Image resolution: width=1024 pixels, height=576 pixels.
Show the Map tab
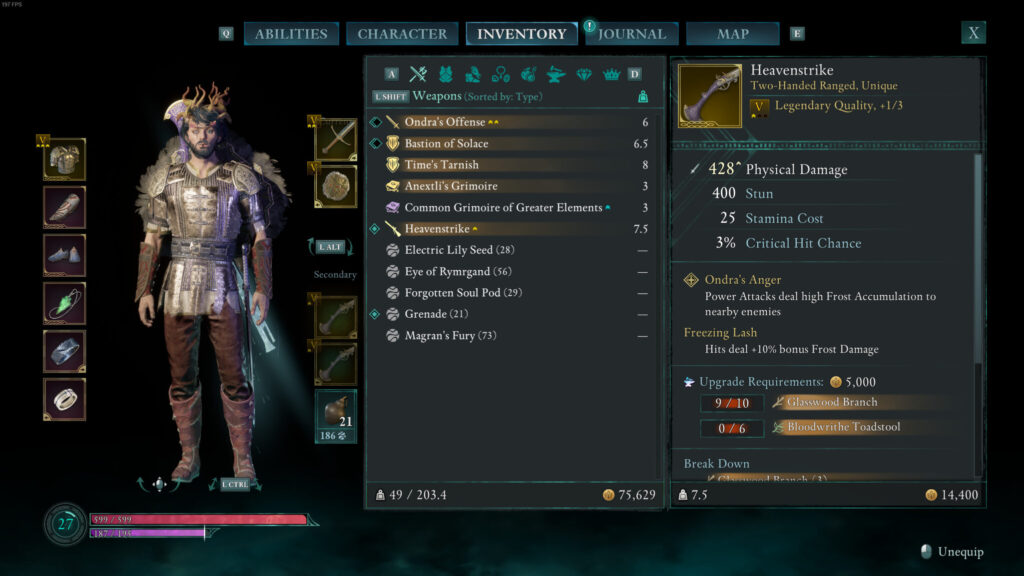point(732,34)
